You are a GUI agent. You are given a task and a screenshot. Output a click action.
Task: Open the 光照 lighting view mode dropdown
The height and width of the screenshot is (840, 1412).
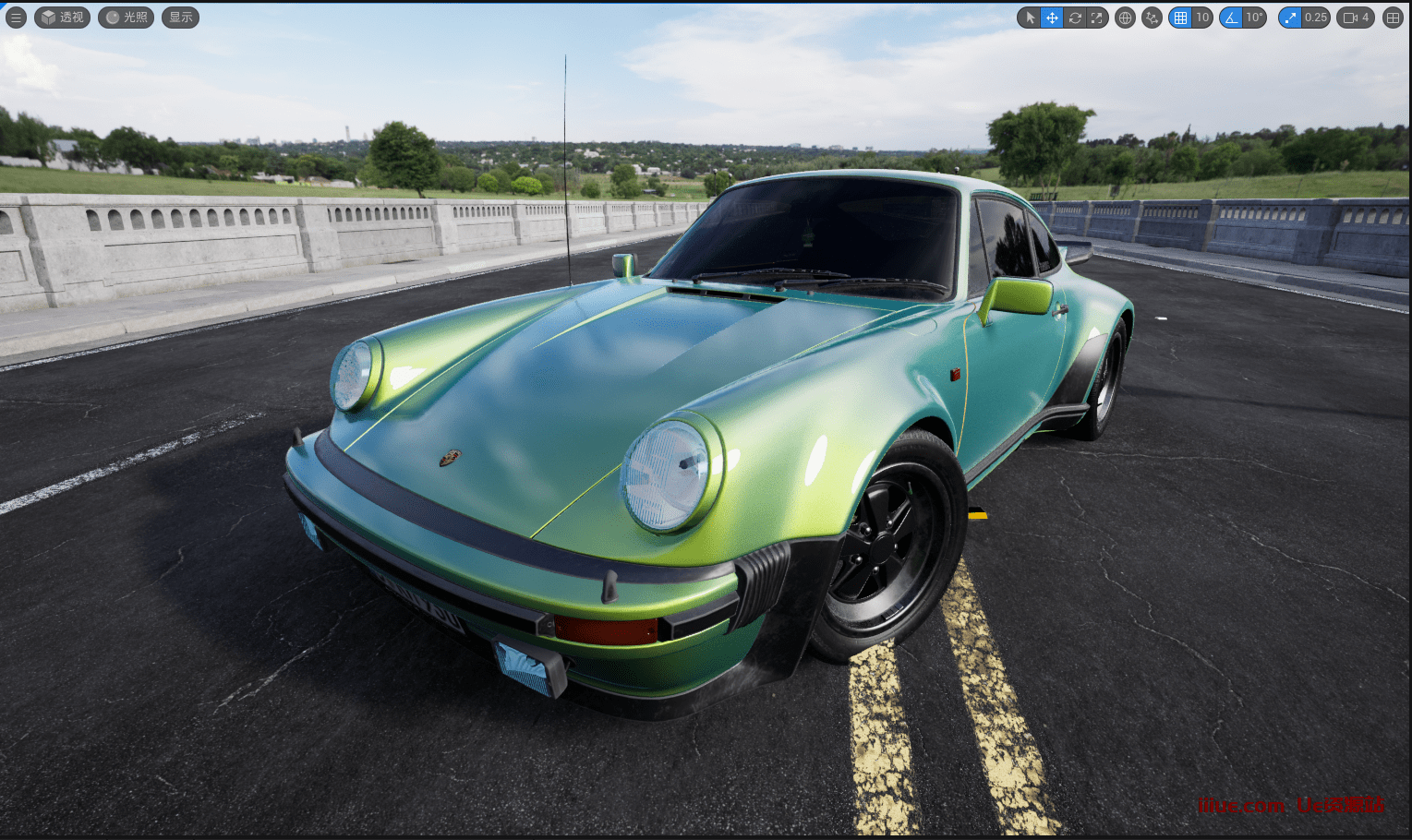point(127,18)
